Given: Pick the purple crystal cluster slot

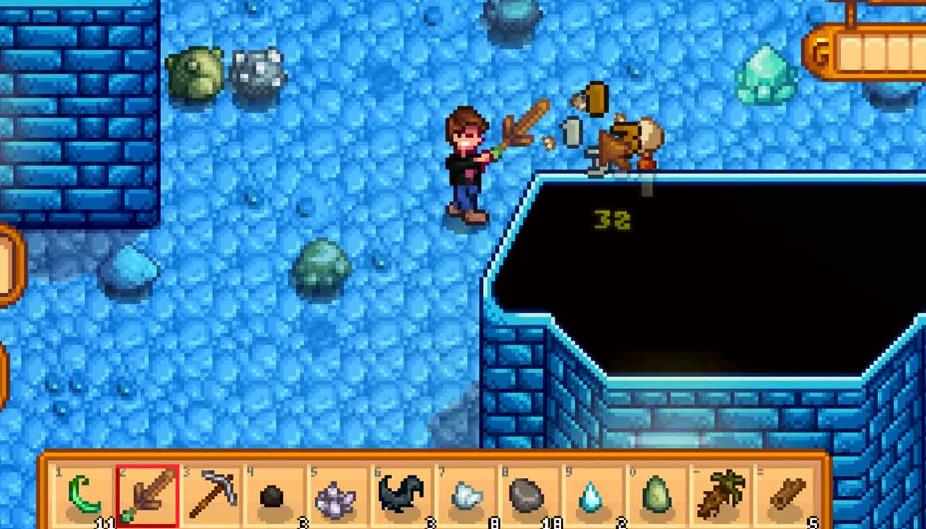Looking at the screenshot, I should pyautogui.click(x=338, y=496).
